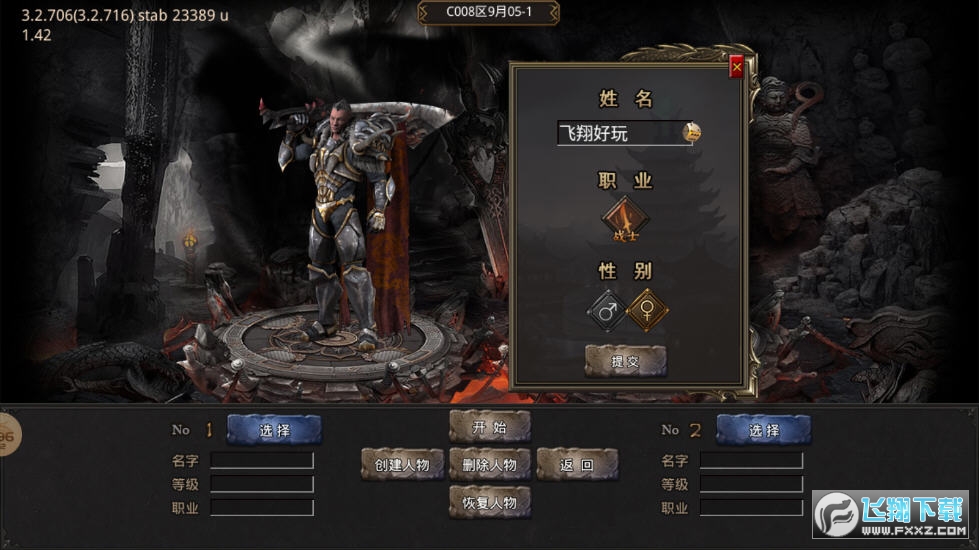Close the character creation panel

[737, 67]
